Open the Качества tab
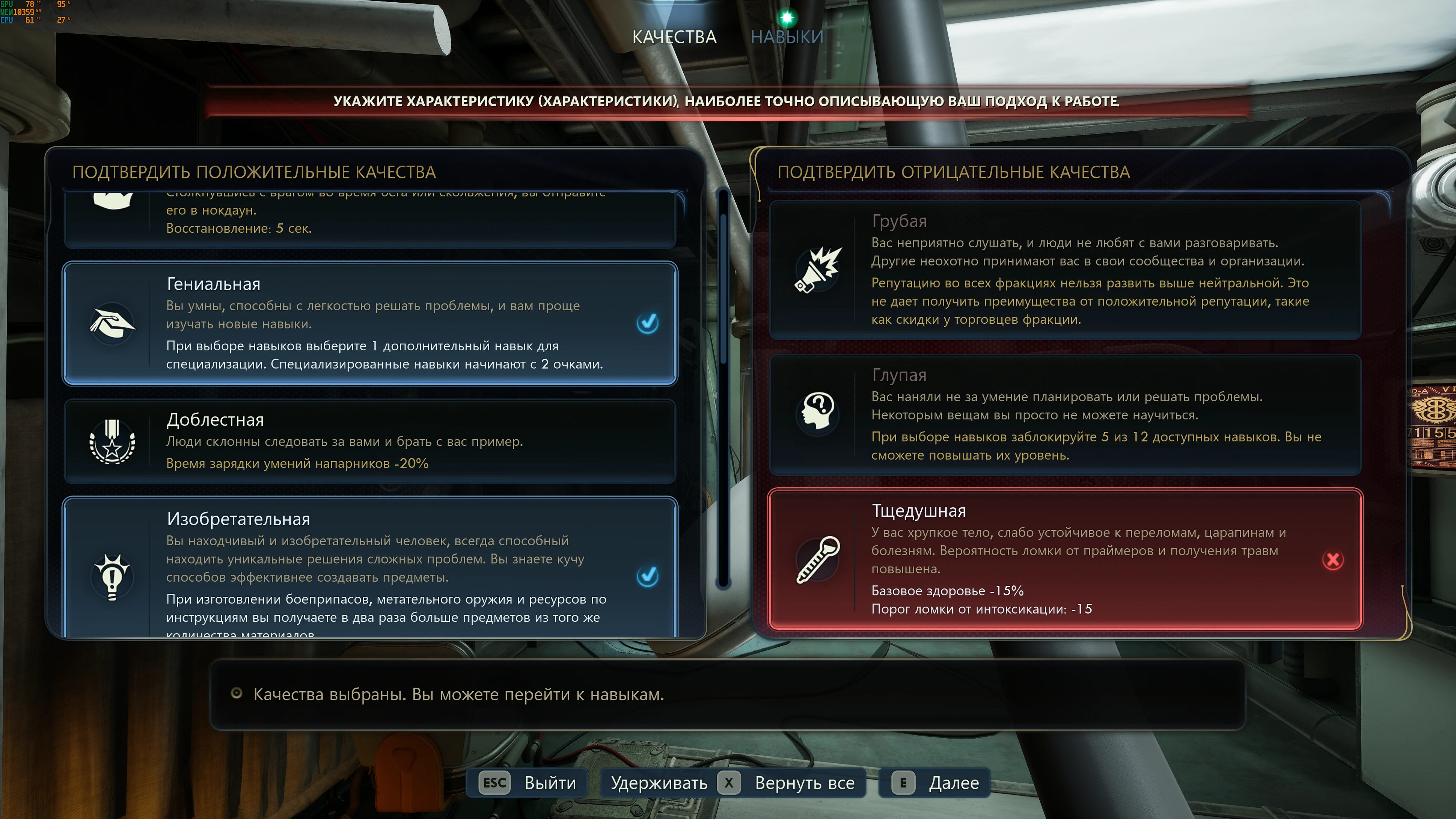This screenshot has width=1456, height=819. (674, 37)
